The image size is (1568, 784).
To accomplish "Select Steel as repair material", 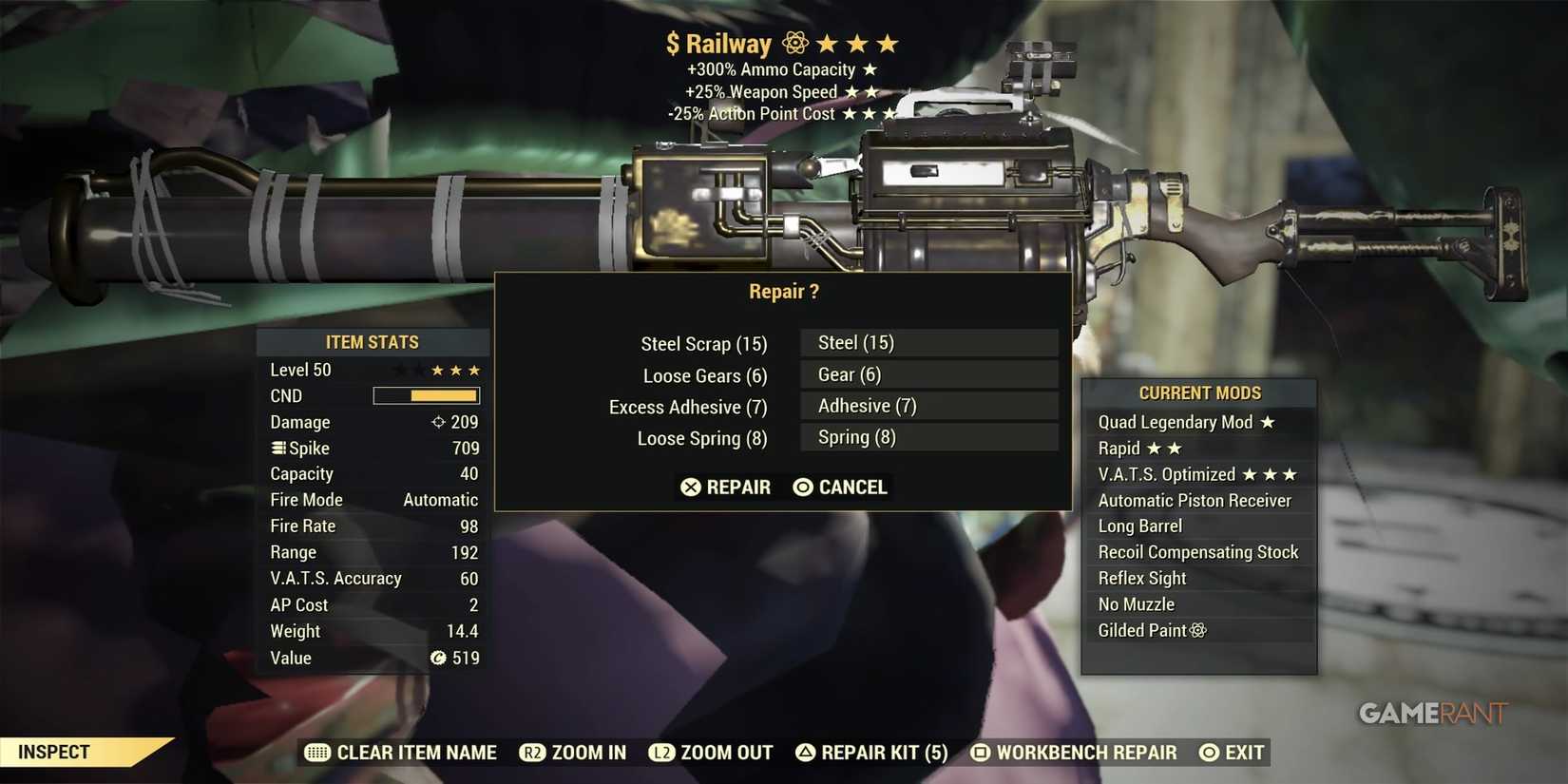I will 928,342.
